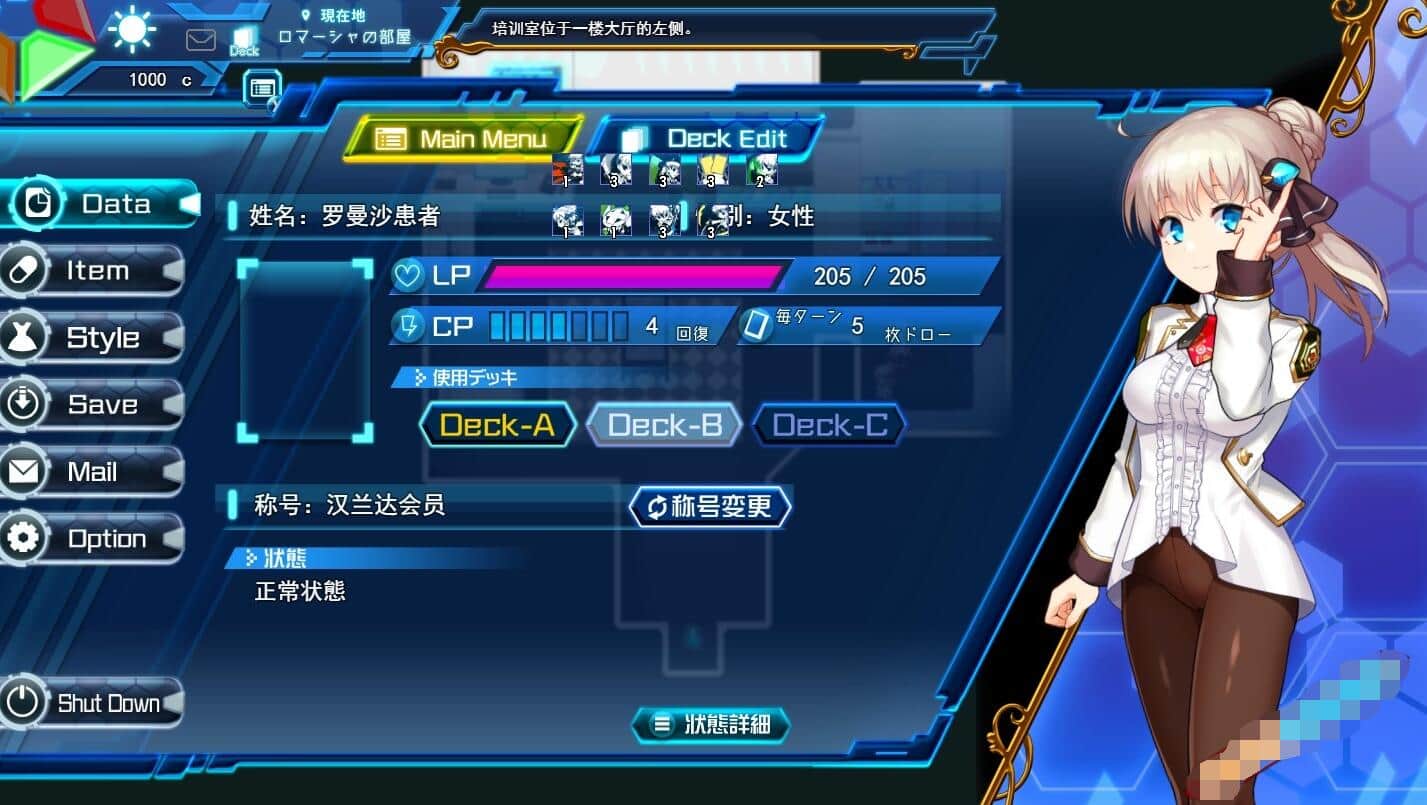
Task: Click the 称号変更 title change button
Action: 710,507
